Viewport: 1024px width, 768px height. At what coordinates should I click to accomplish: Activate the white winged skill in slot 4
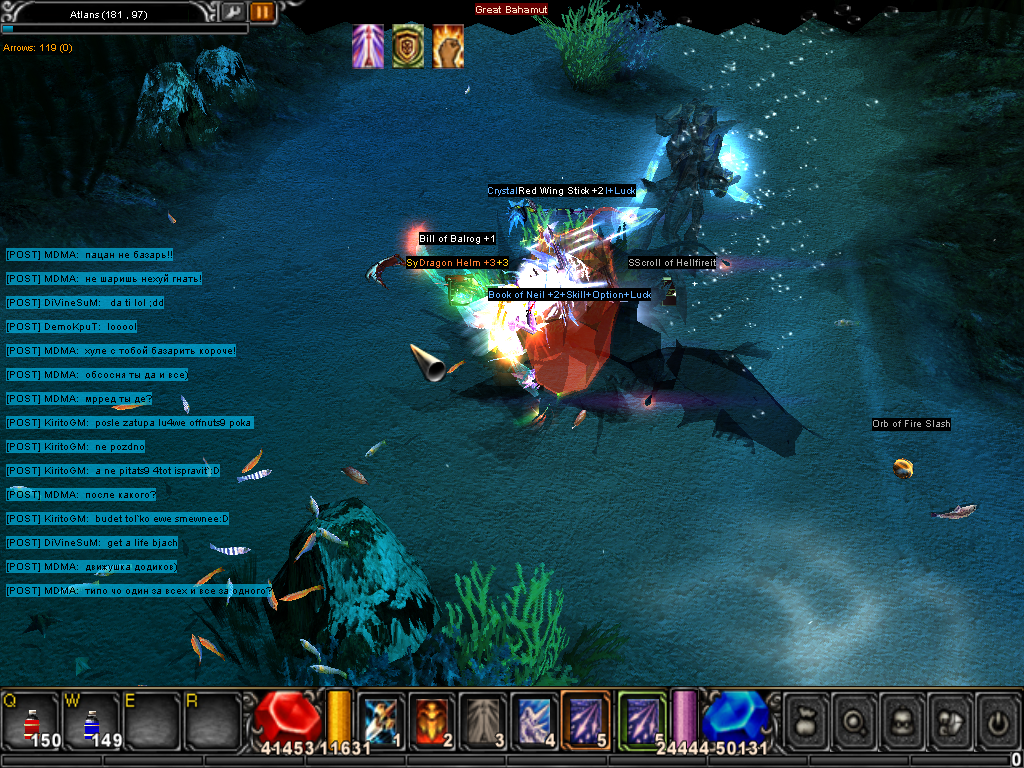534,720
